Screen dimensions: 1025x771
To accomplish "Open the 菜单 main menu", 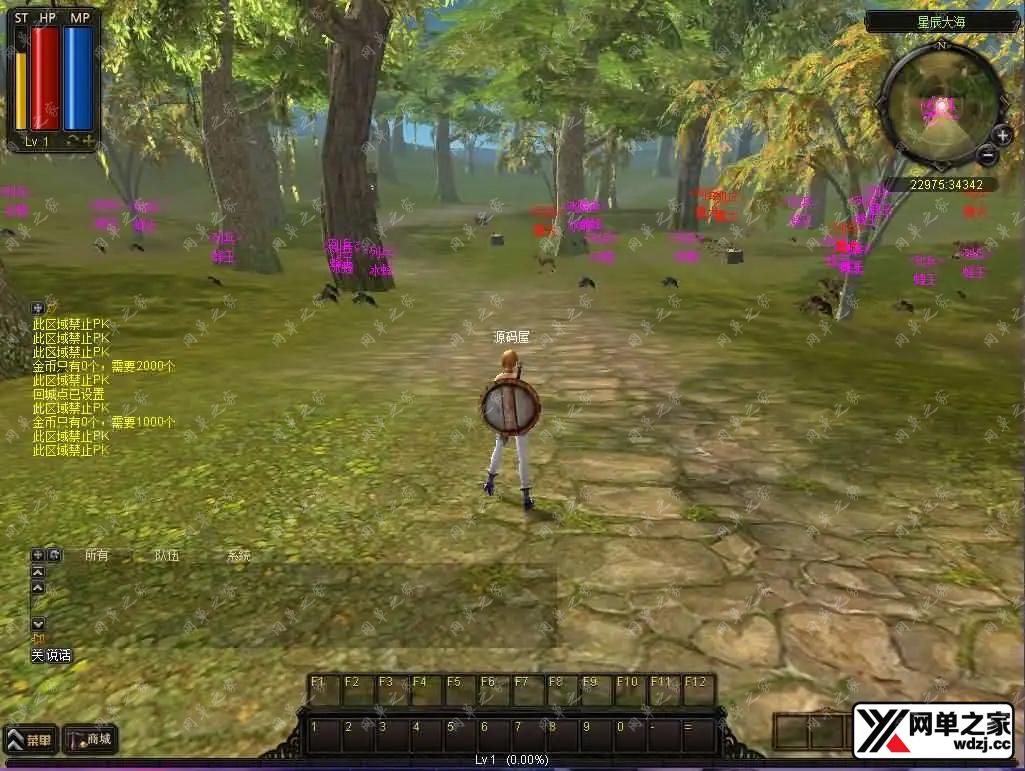I will [x=29, y=741].
